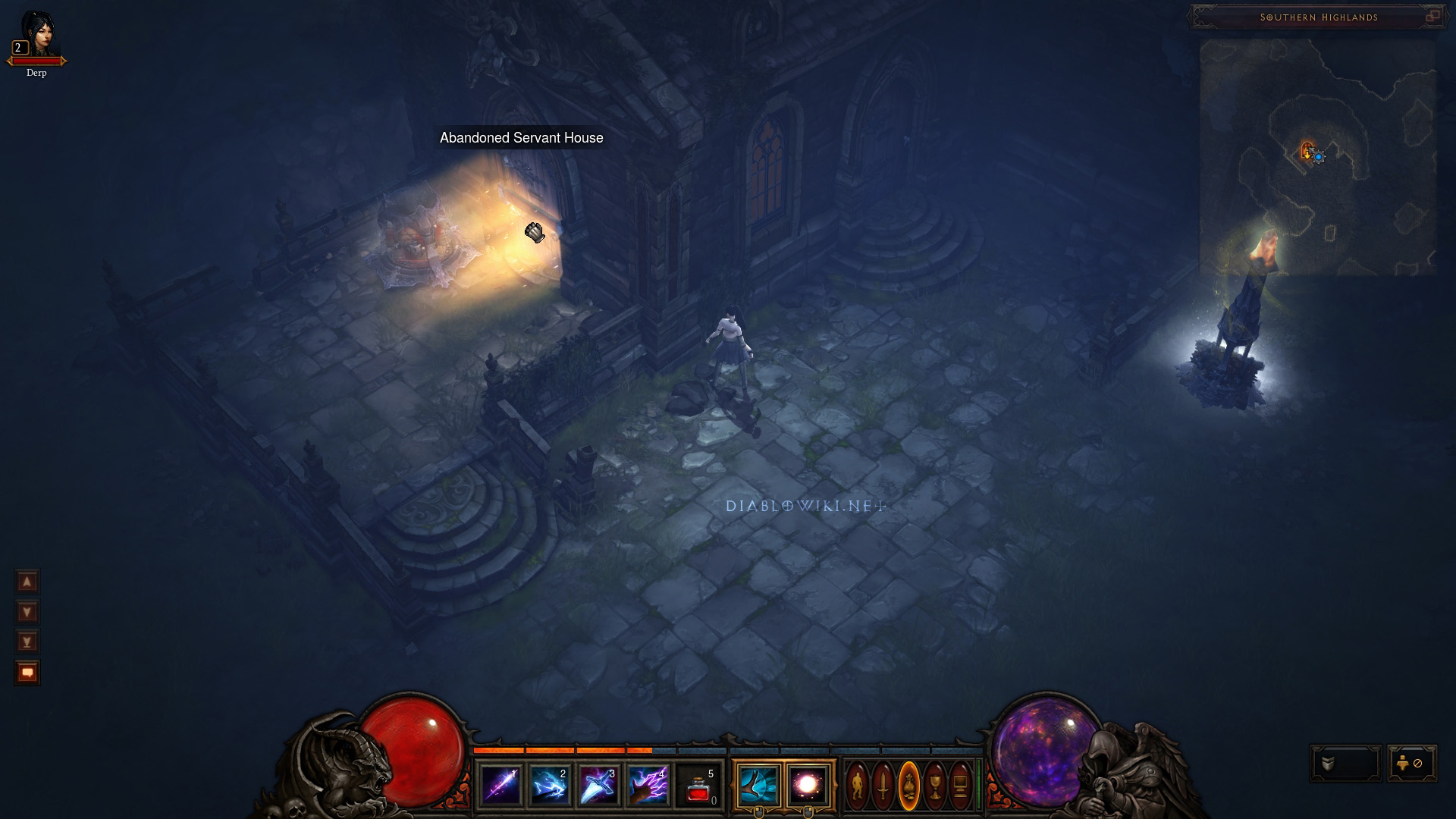Jump to chat bottom with underlined arrow button

27,642
